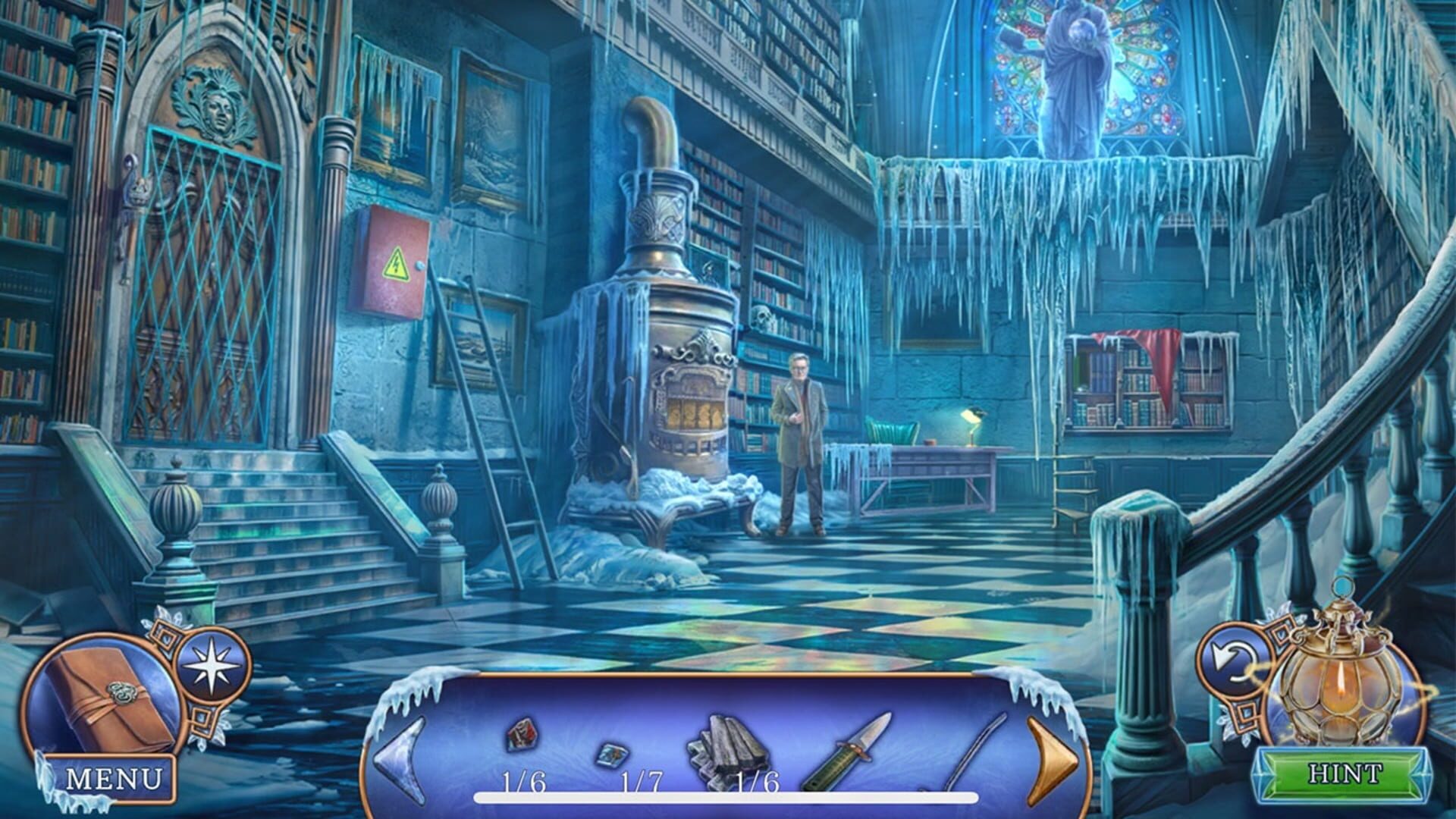Click the progress bar beneath the inventory
The width and height of the screenshot is (1456, 819).
724,796
